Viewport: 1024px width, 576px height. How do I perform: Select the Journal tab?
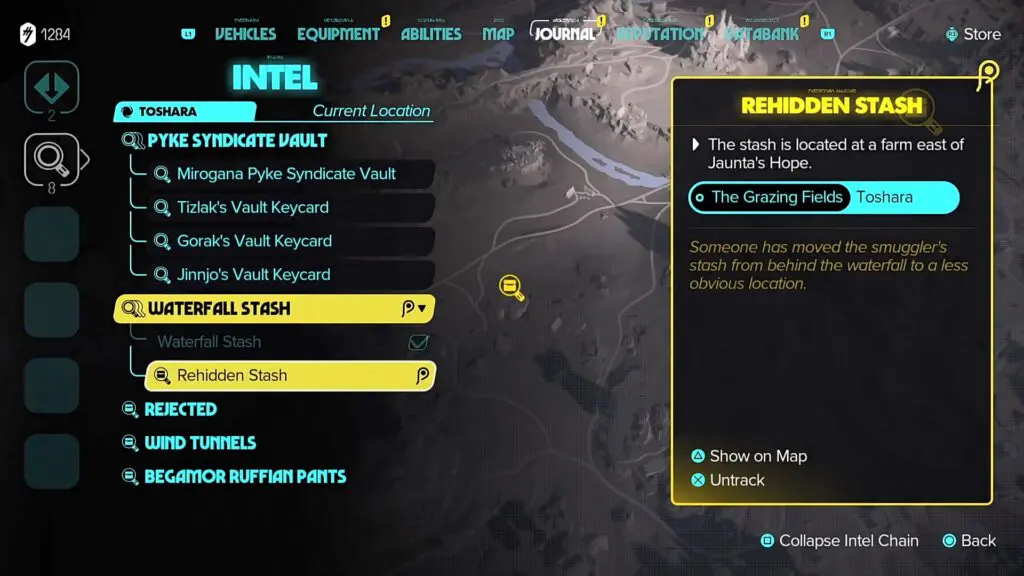[565, 34]
